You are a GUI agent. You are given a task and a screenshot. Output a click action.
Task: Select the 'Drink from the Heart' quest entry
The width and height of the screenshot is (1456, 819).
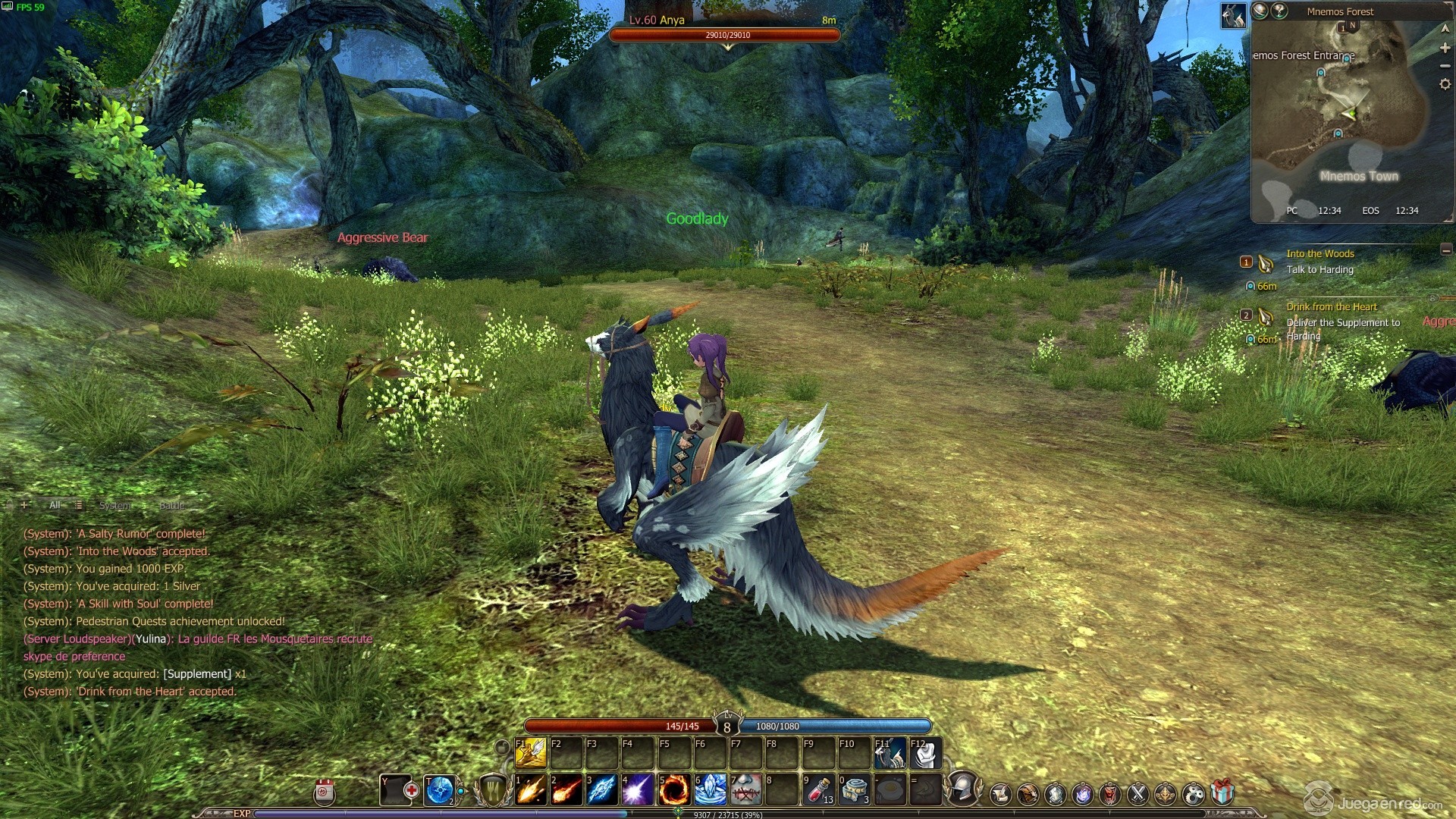(1331, 307)
